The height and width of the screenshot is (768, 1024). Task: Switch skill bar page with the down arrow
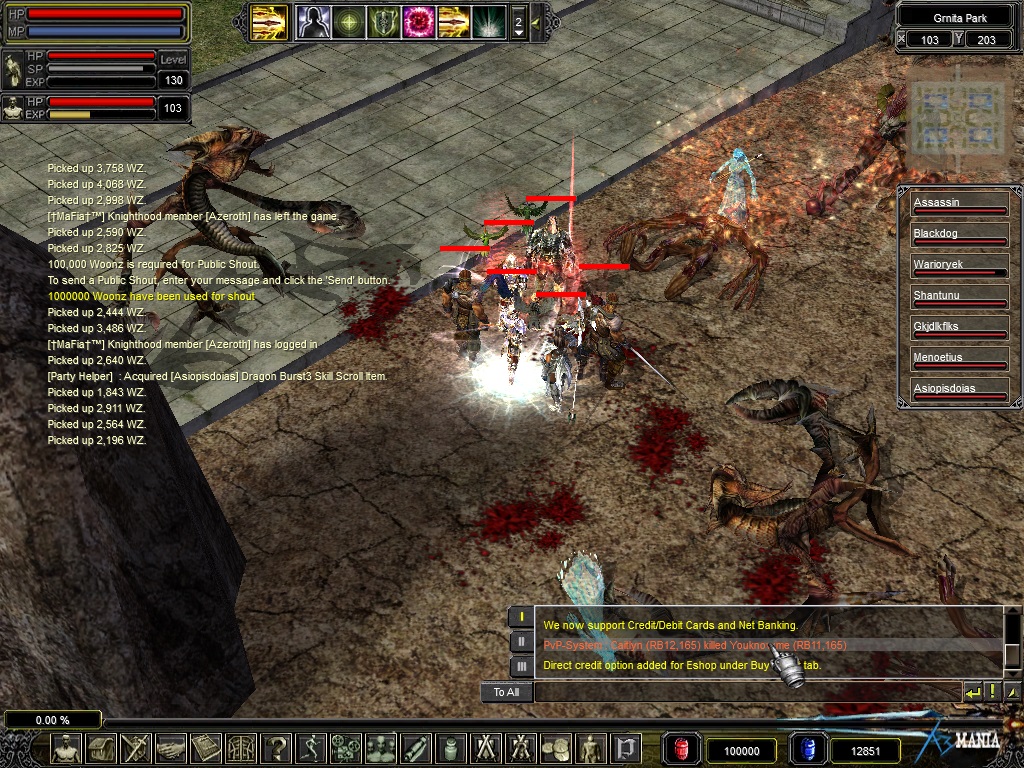tap(518, 32)
